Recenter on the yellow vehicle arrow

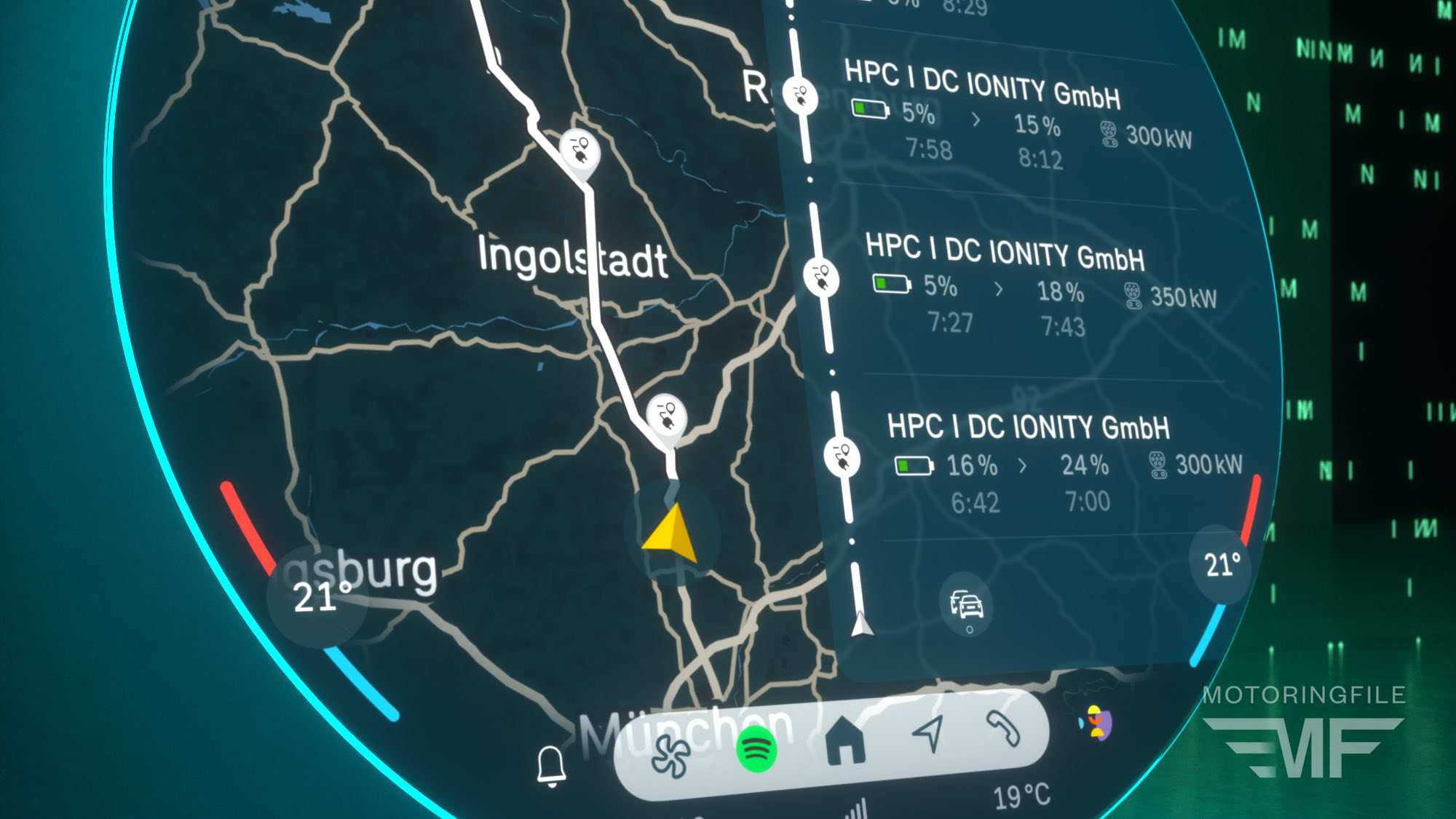click(672, 535)
